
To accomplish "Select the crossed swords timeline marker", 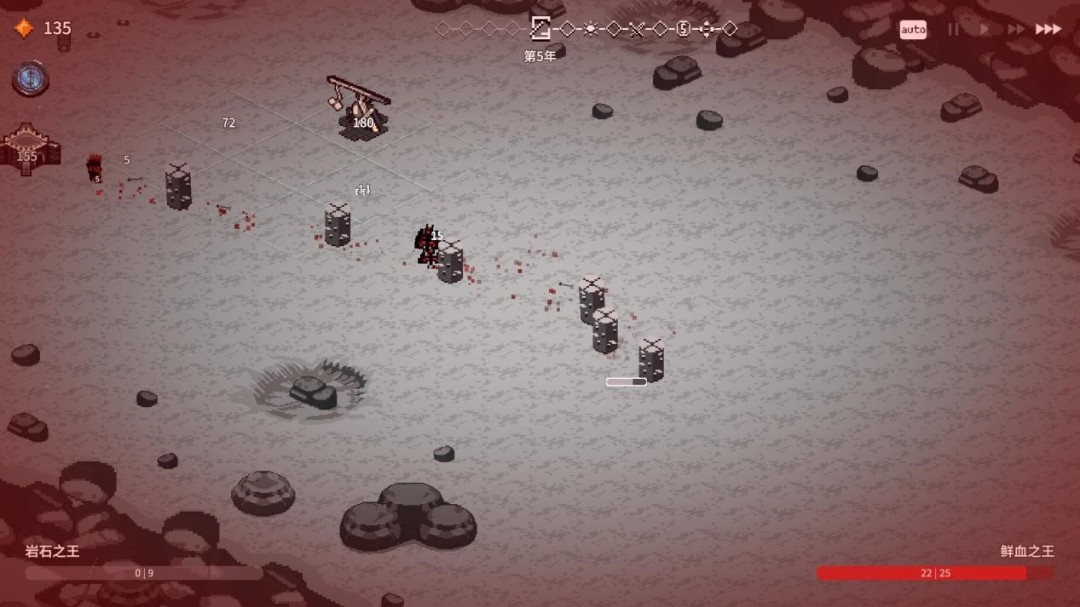I will tap(636, 28).
